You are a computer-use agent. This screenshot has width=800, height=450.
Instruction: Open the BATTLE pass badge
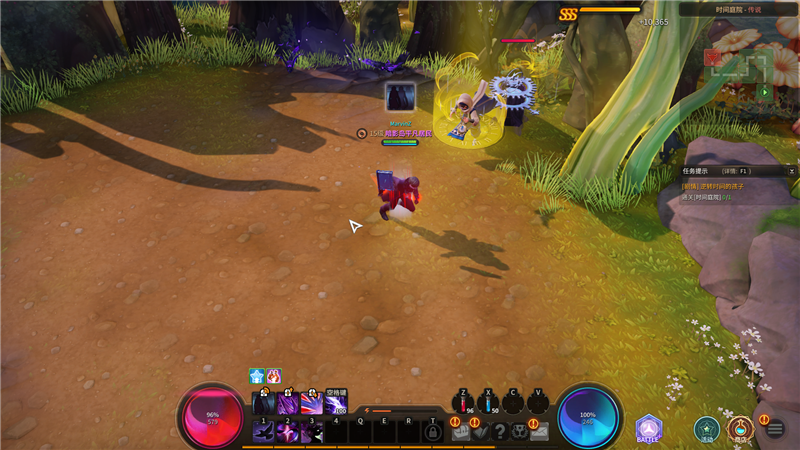649,429
